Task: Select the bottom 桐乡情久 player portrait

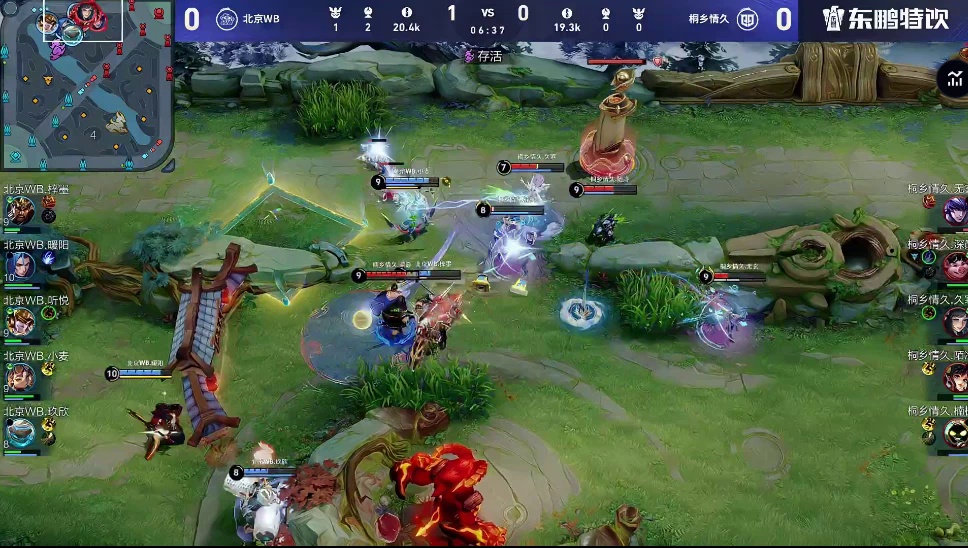Action: click(955, 432)
